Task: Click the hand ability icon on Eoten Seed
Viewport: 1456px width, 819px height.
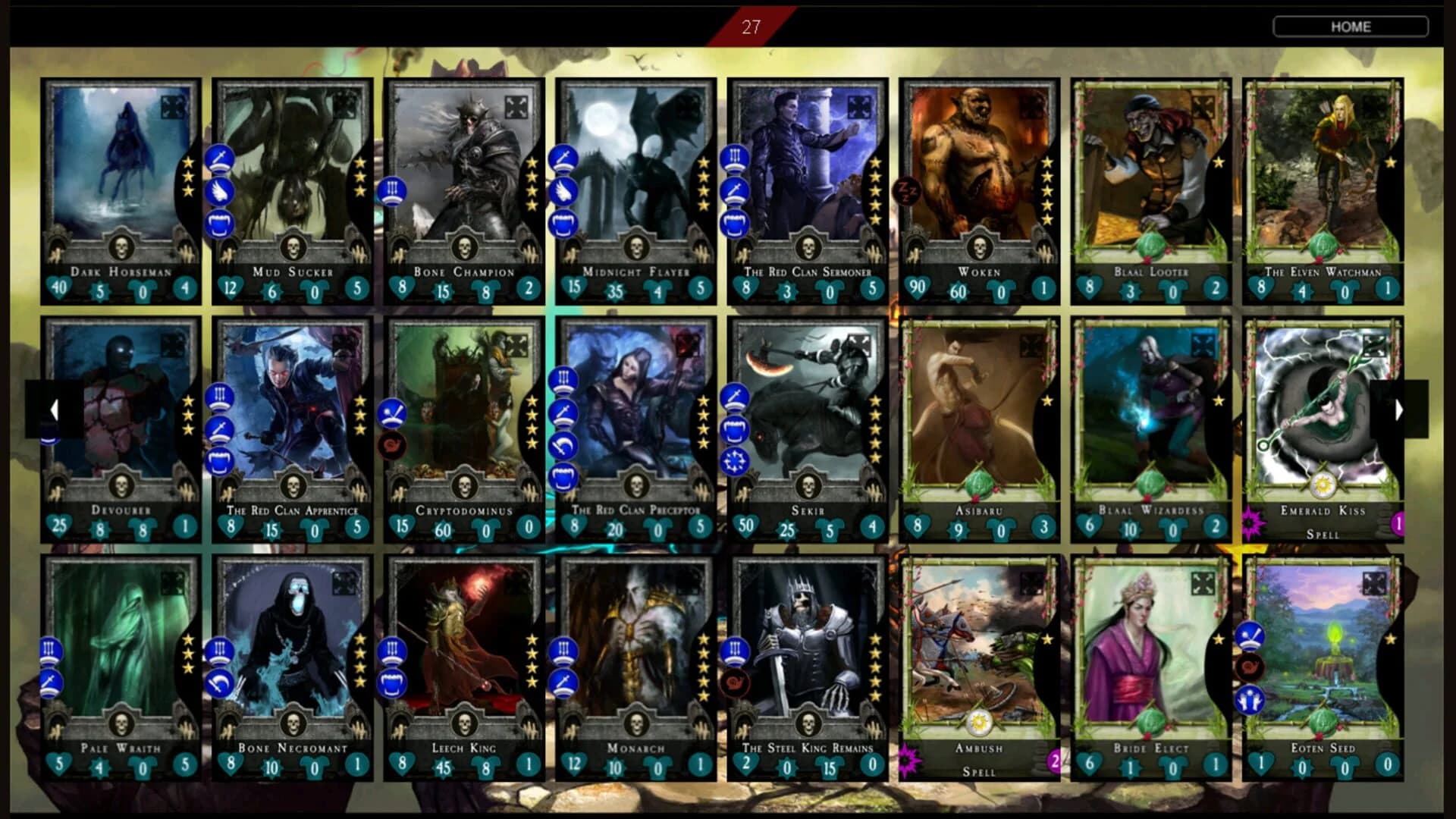Action: click(x=1250, y=701)
